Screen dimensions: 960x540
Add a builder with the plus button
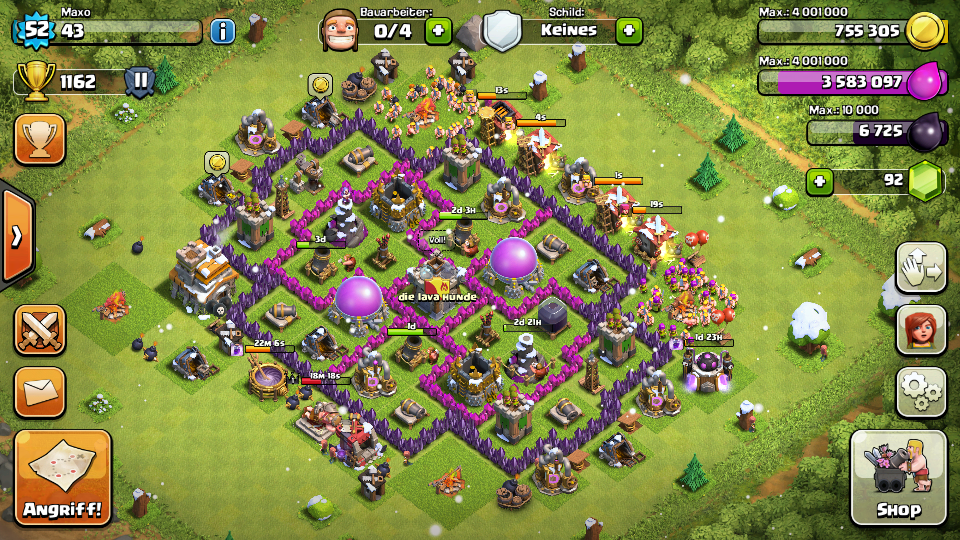click(x=437, y=30)
